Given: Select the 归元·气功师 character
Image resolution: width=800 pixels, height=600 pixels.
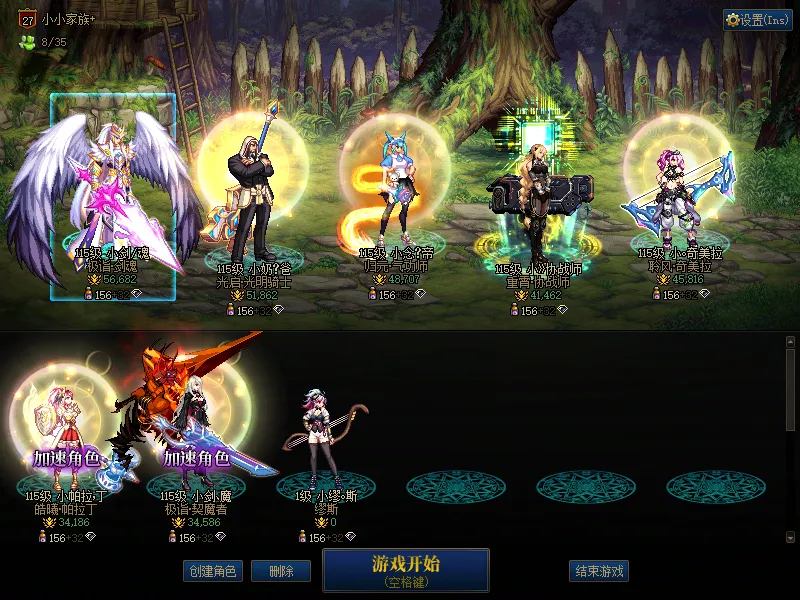Looking at the screenshot, I should point(394,200).
